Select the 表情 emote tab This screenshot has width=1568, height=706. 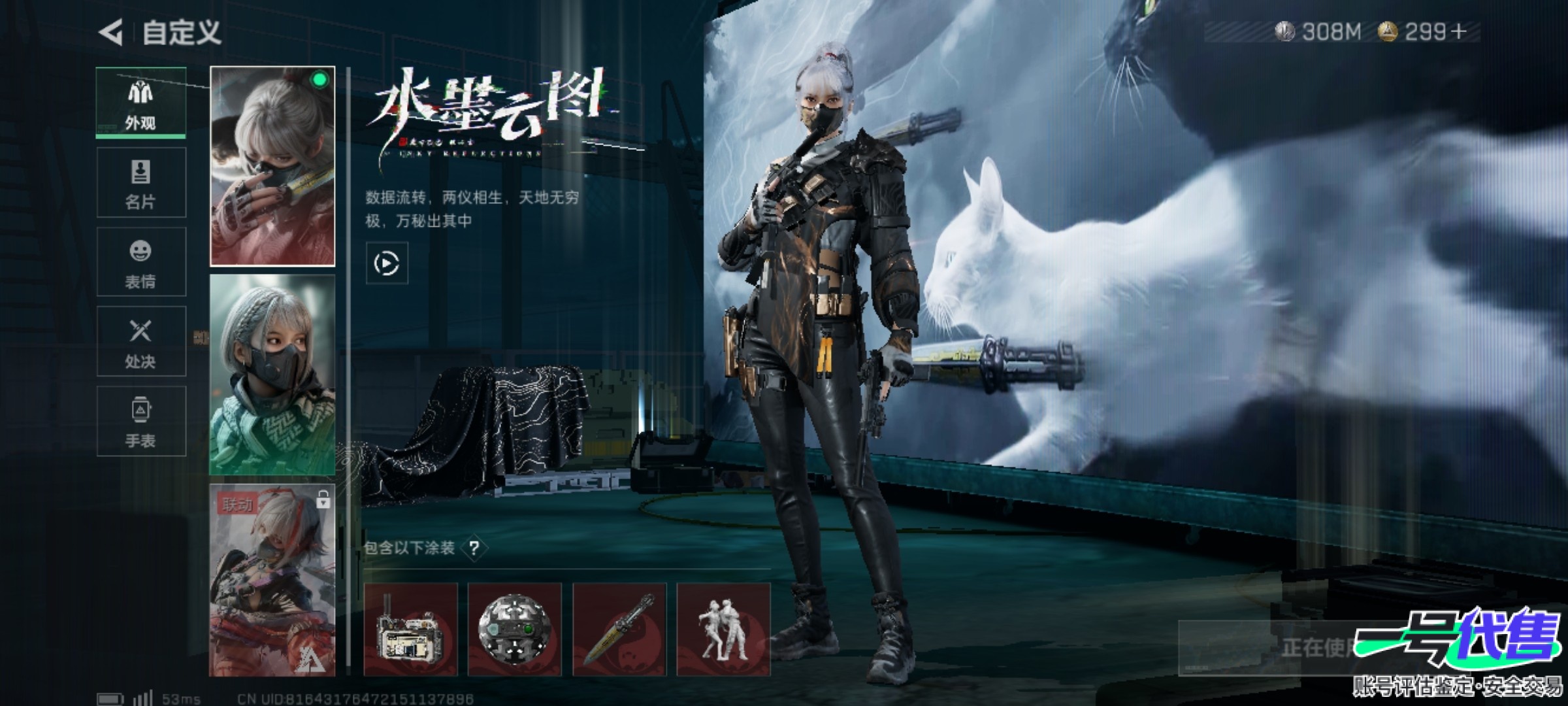pos(141,262)
